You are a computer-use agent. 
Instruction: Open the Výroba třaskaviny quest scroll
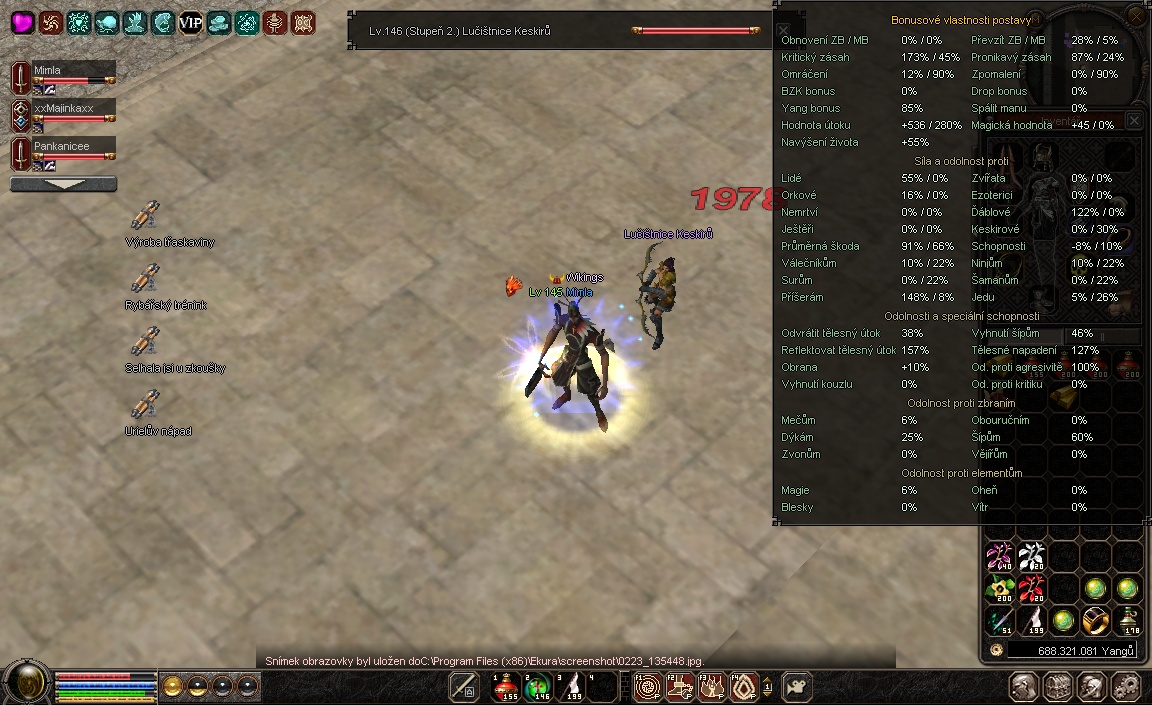pos(146,216)
